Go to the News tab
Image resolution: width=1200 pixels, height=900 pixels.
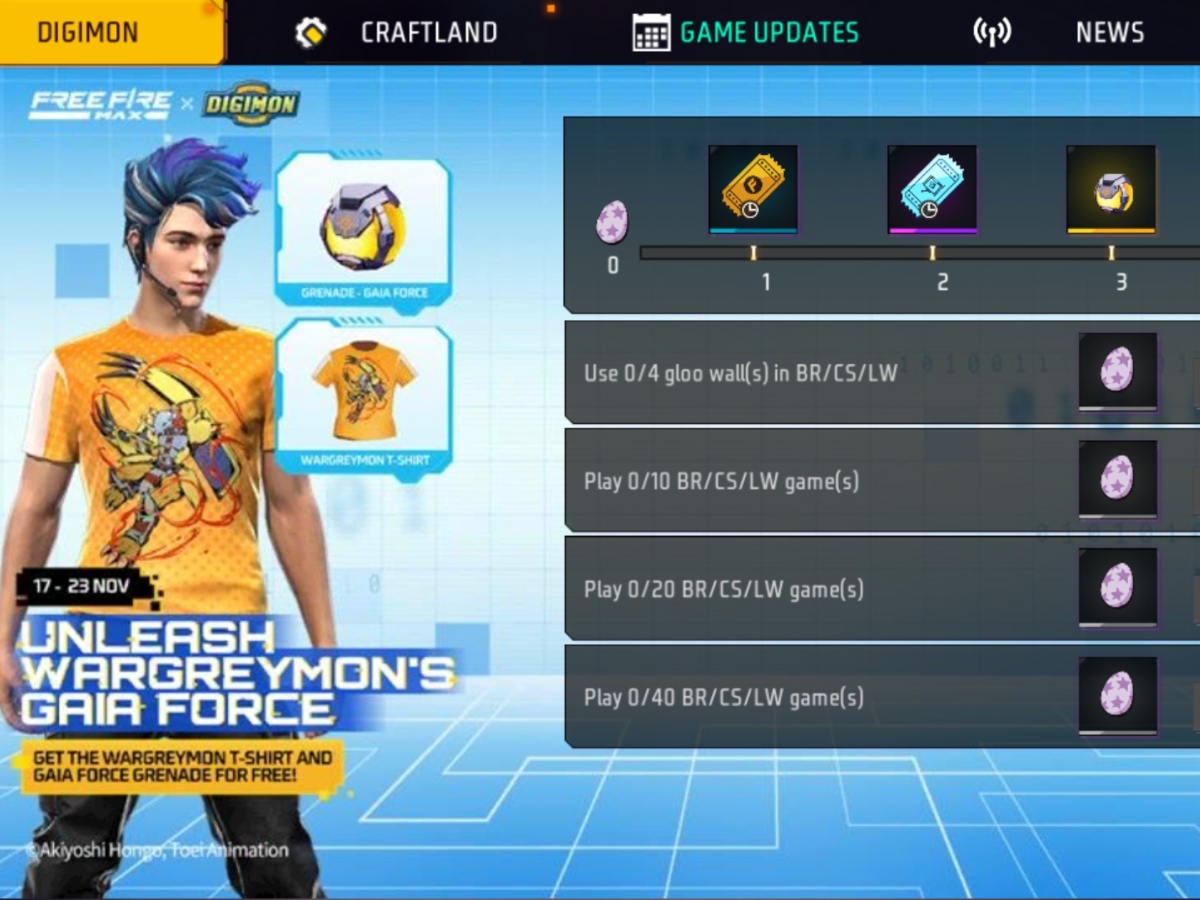coord(1060,32)
